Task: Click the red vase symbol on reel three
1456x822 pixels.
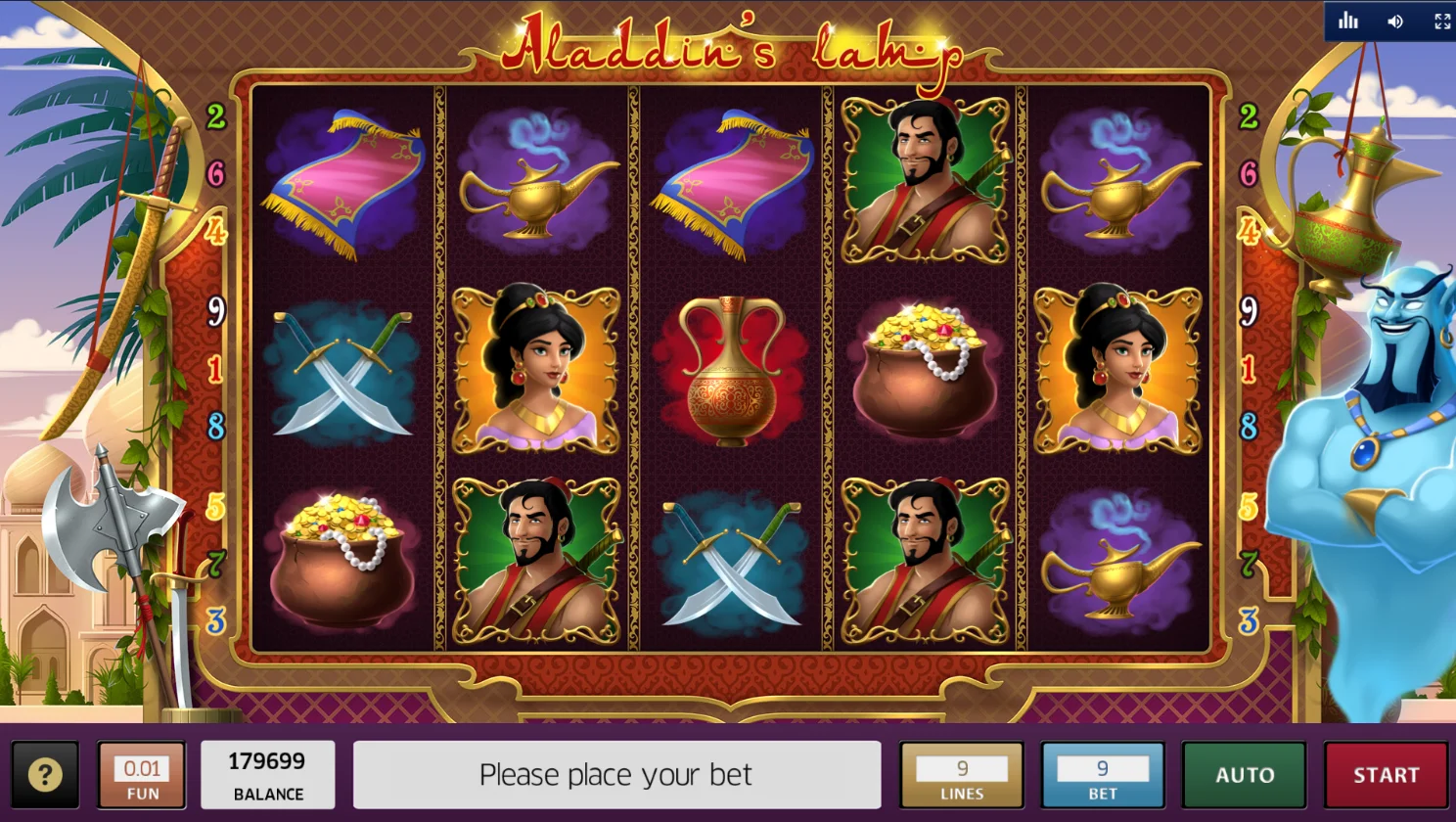Action: 732,372
